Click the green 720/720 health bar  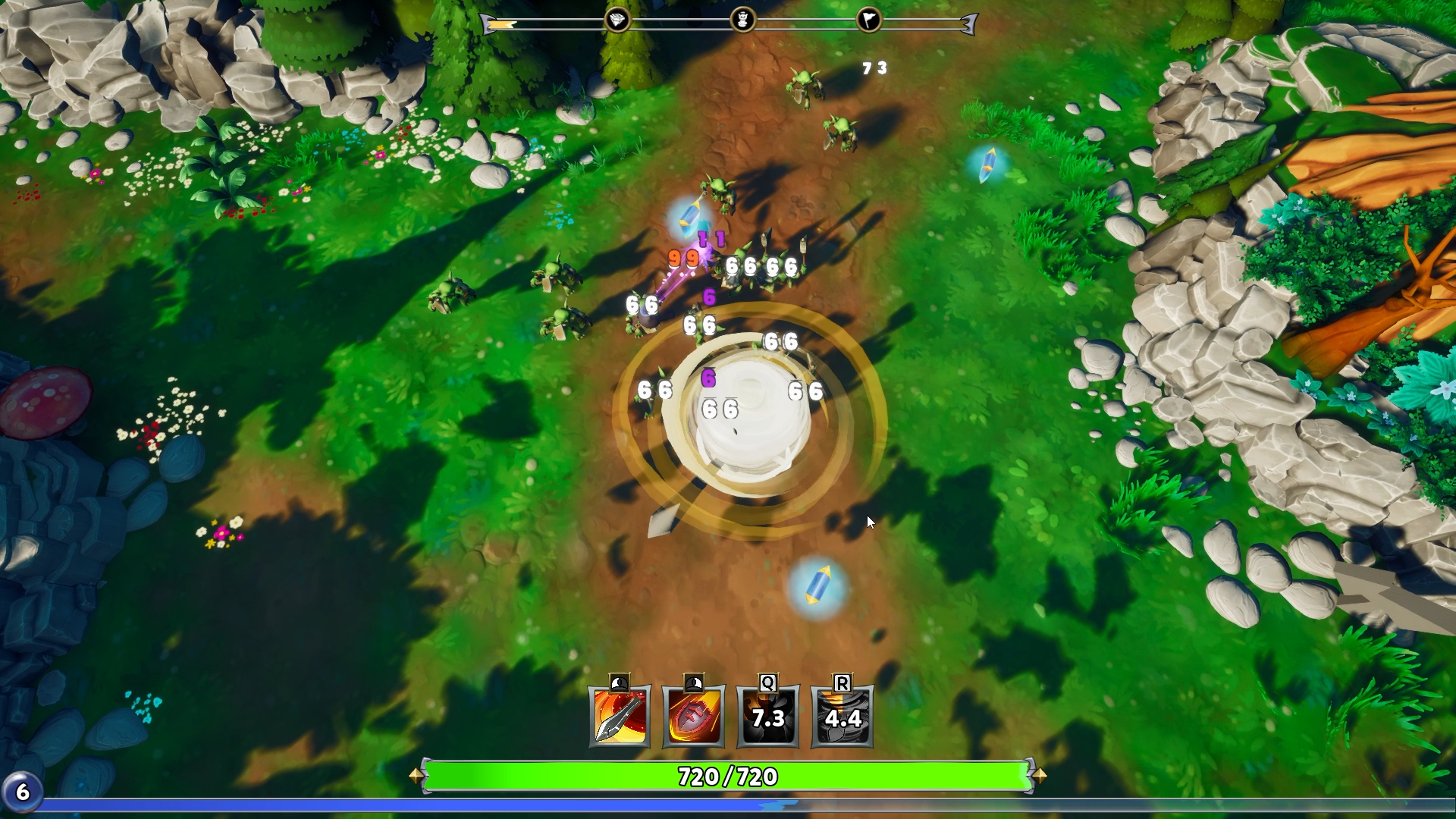pos(728,777)
